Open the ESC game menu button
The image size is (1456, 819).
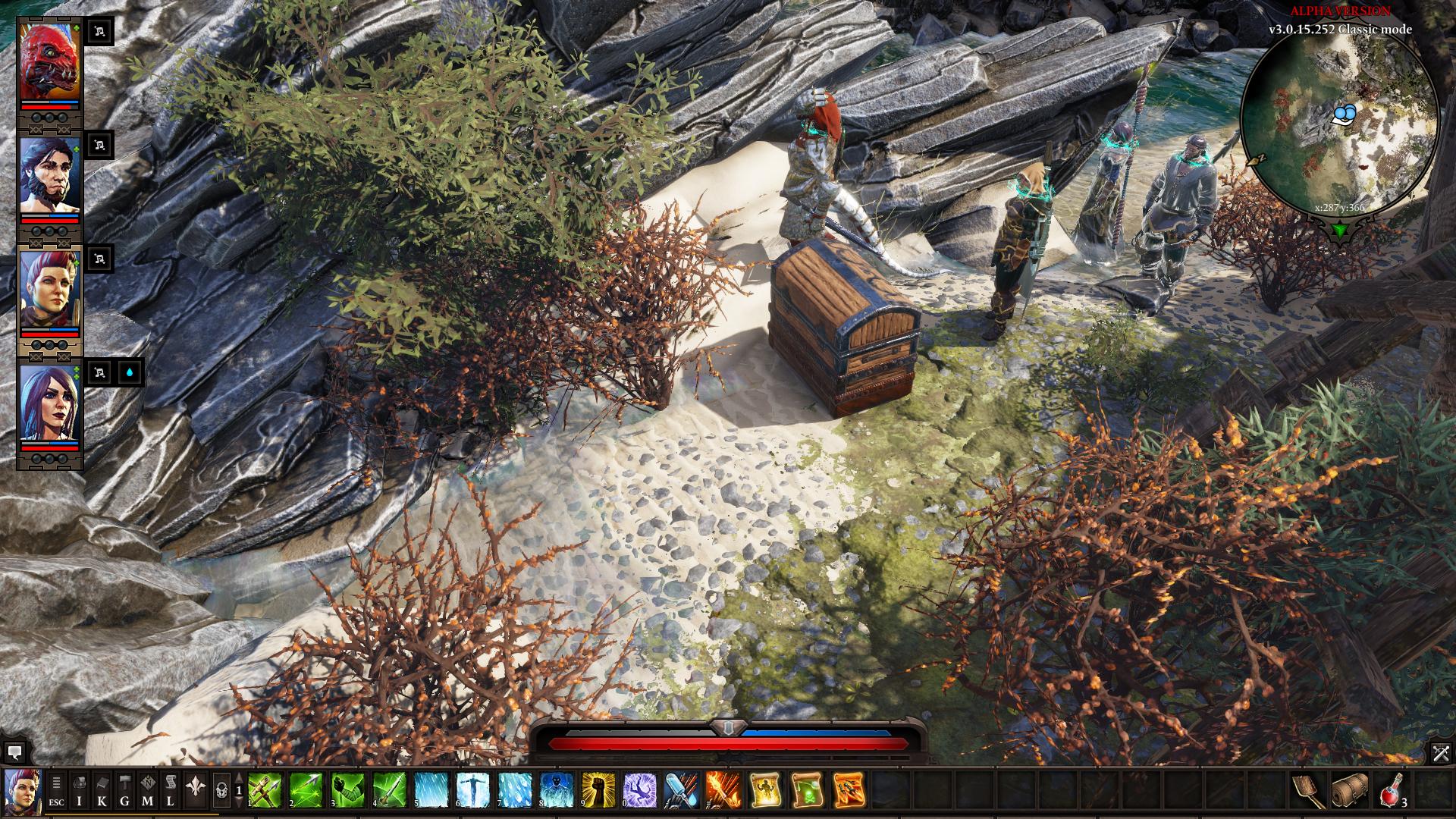(x=57, y=791)
